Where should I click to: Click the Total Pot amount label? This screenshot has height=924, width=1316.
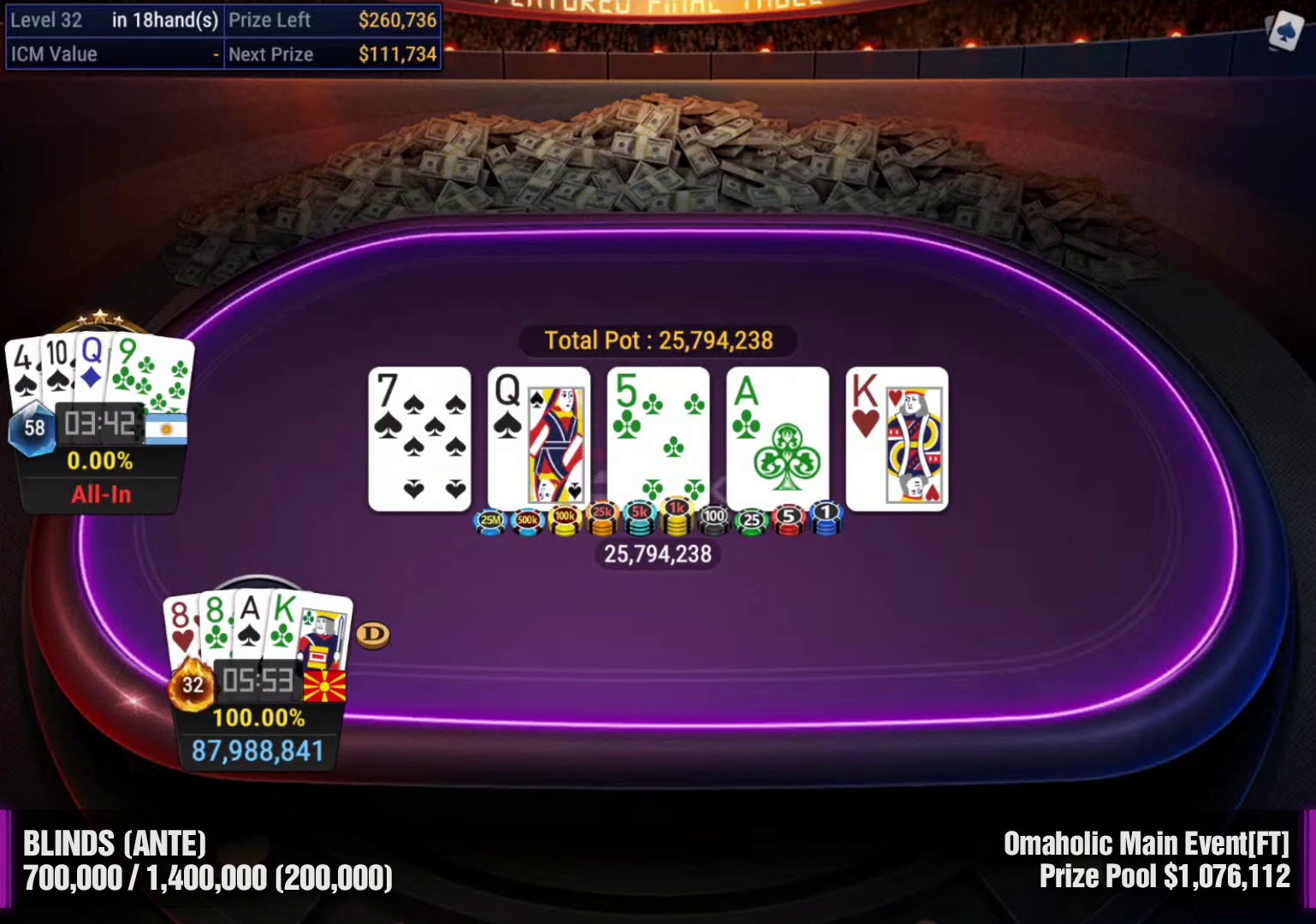[x=658, y=341]
